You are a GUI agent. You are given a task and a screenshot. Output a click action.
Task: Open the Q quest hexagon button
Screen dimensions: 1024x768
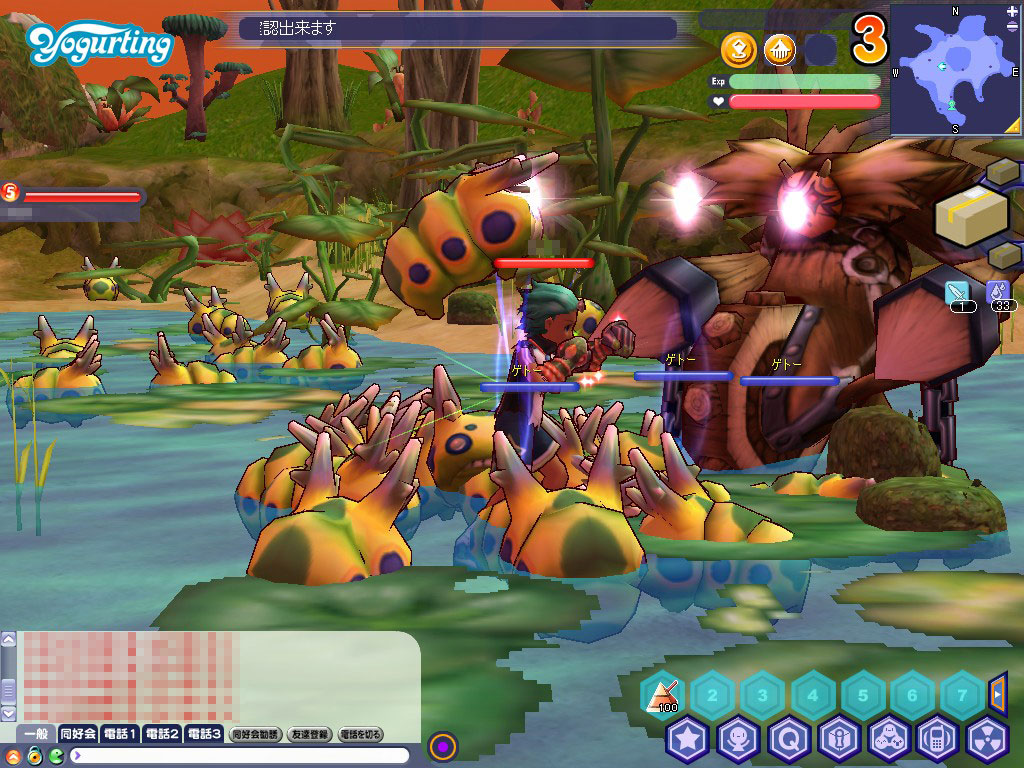click(788, 740)
